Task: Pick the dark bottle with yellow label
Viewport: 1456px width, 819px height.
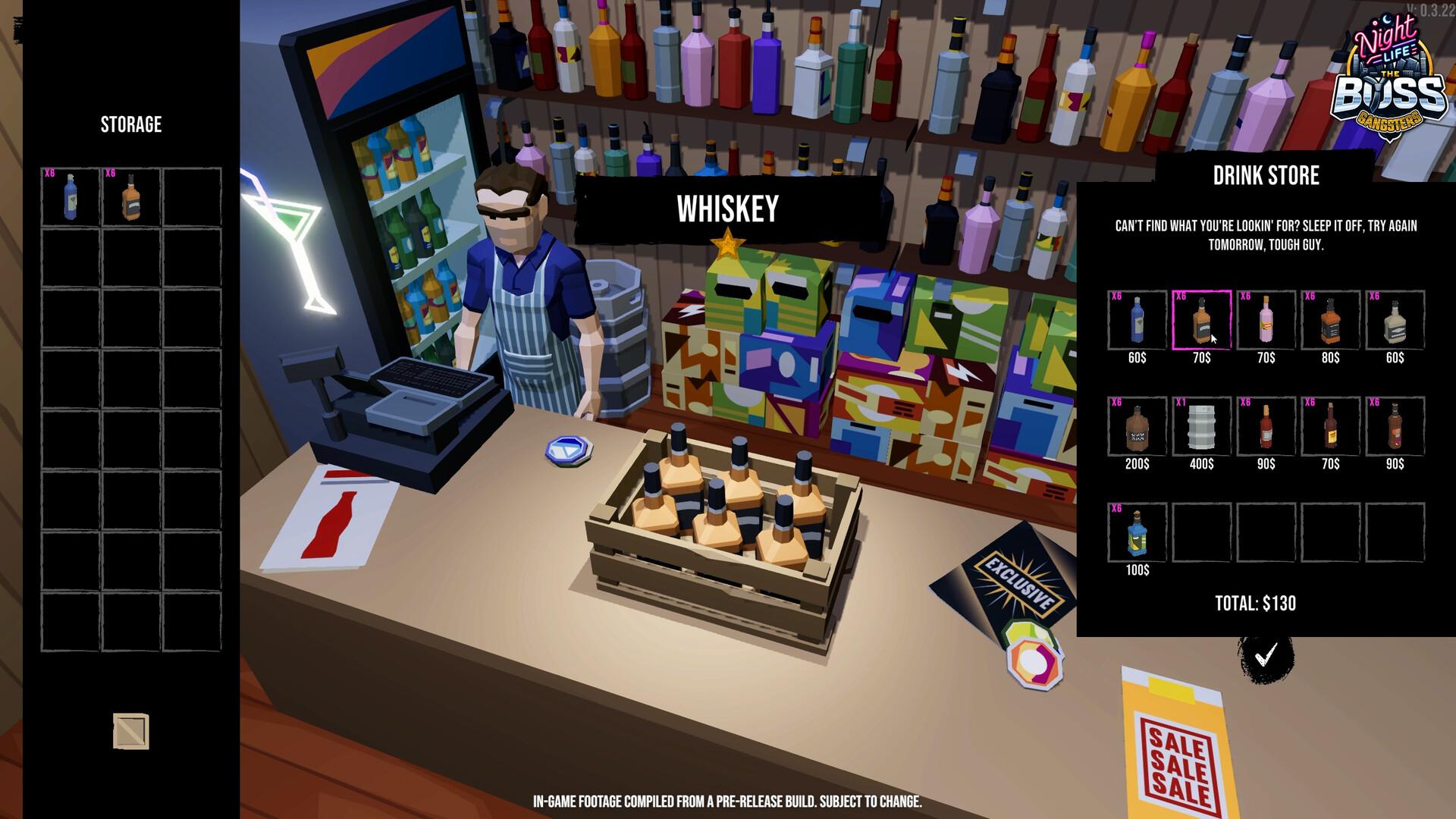Action: point(1330,426)
